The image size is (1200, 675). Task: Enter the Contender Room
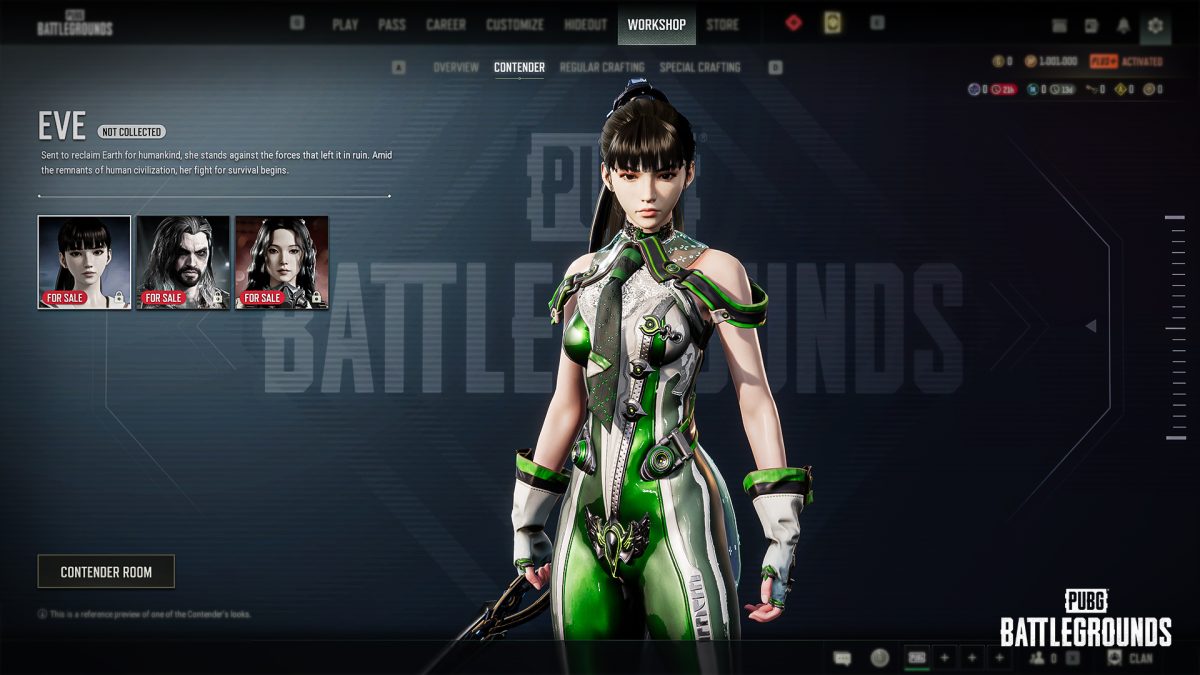(x=106, y=572)
